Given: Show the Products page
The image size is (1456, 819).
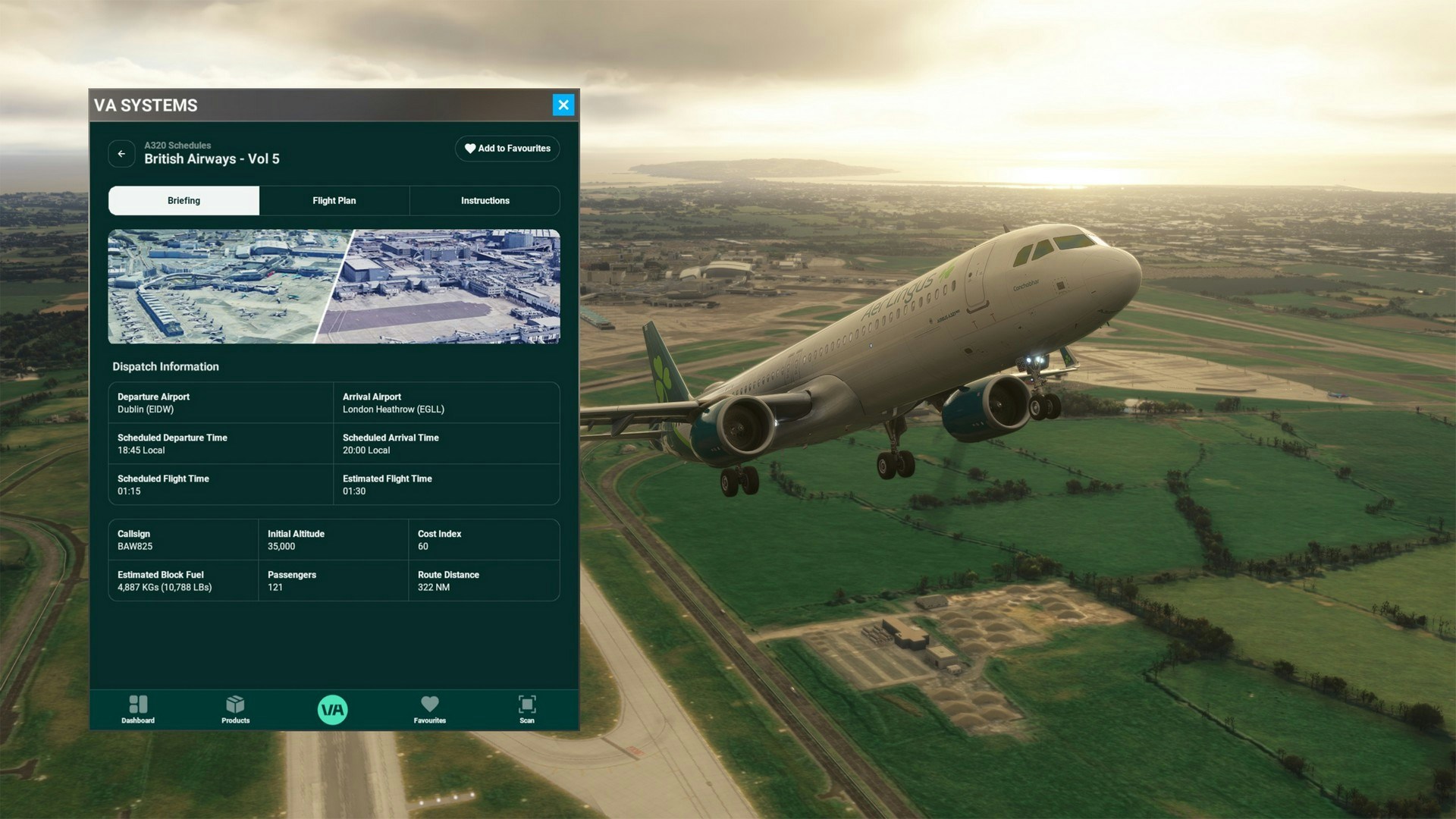Looking at the screenshot, I should [x=235, y=709].
